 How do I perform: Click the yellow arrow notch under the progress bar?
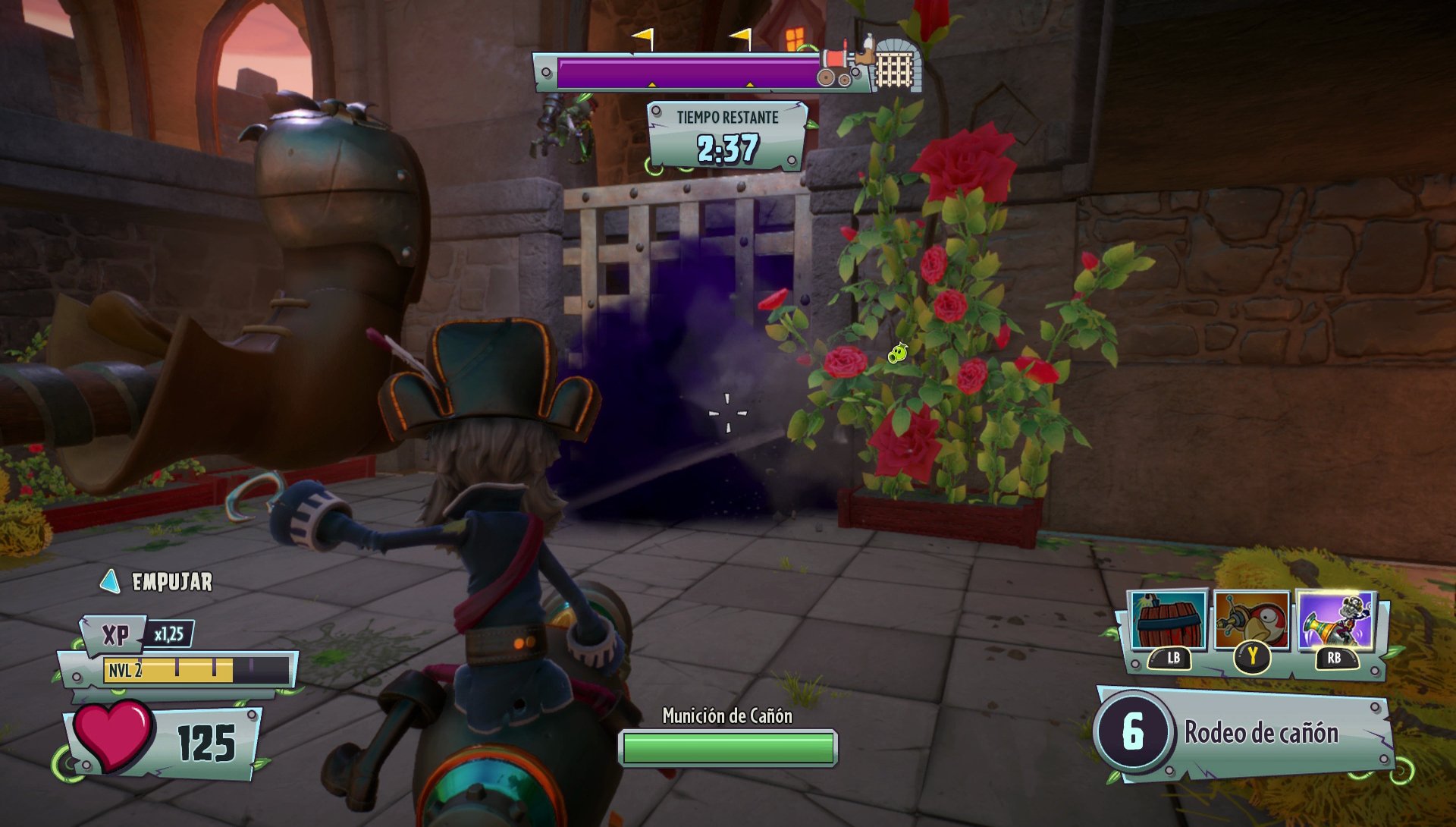click(x=651, y=86)
